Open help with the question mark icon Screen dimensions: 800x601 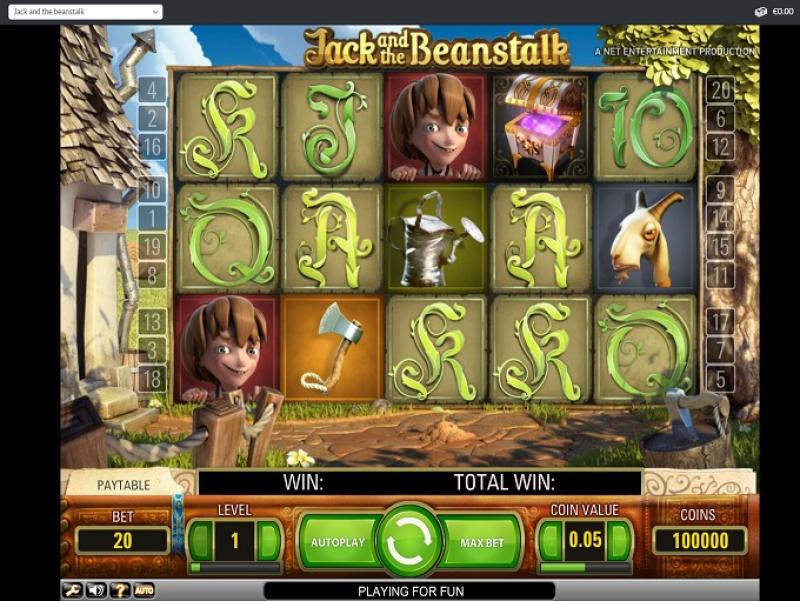tap(120, 590)
